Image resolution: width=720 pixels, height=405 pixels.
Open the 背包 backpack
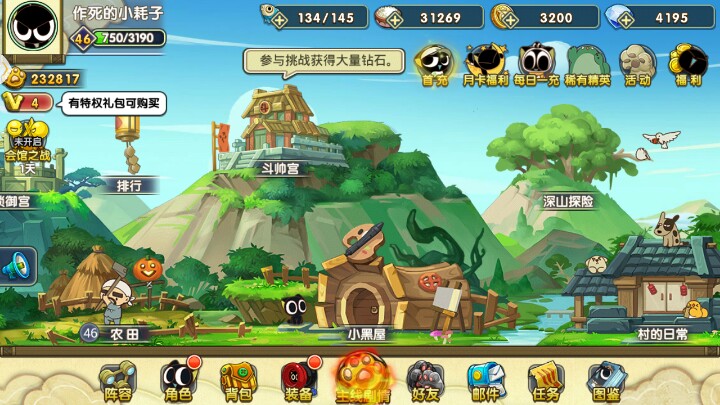[238, 380]
